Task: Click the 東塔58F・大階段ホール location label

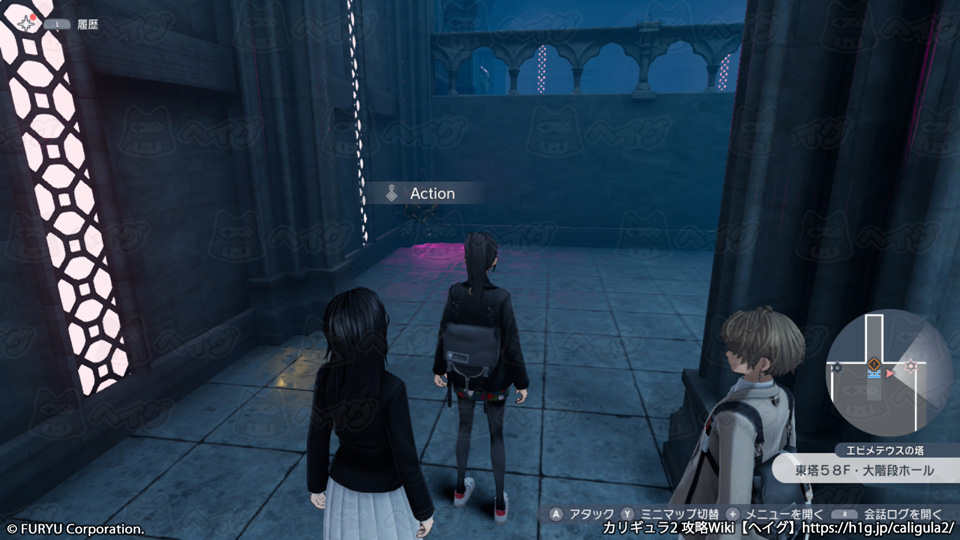Action: click(867, 470)
